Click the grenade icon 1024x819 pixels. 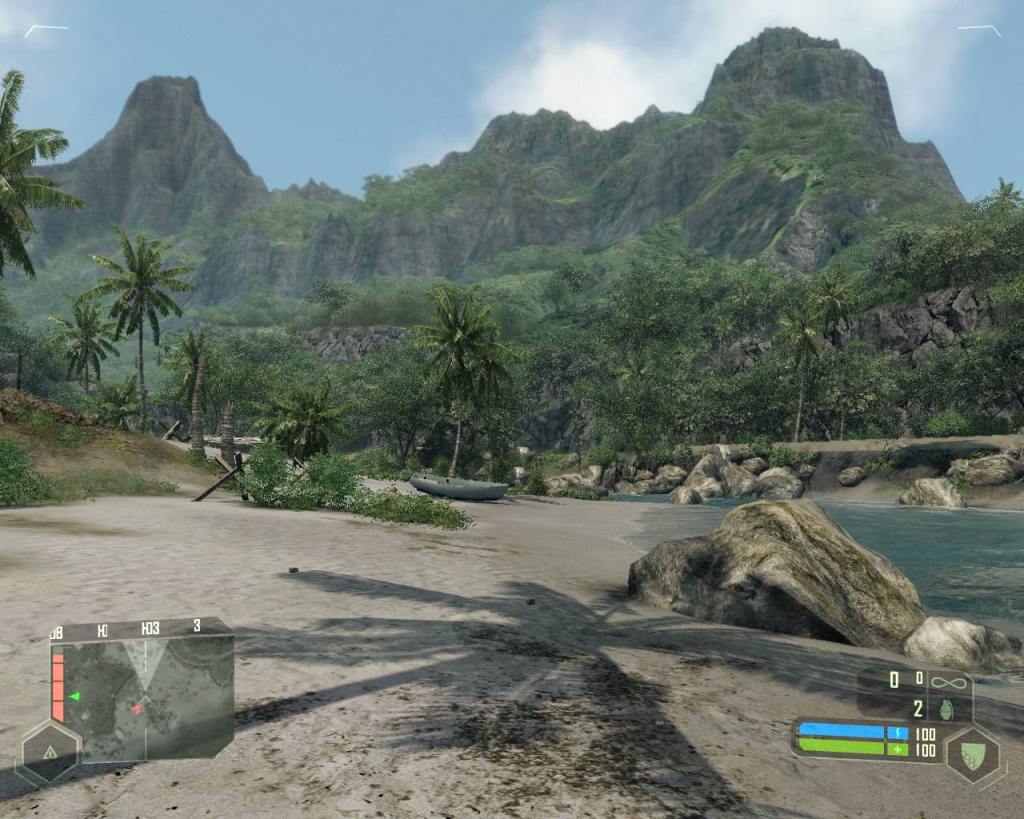[950, 708]
